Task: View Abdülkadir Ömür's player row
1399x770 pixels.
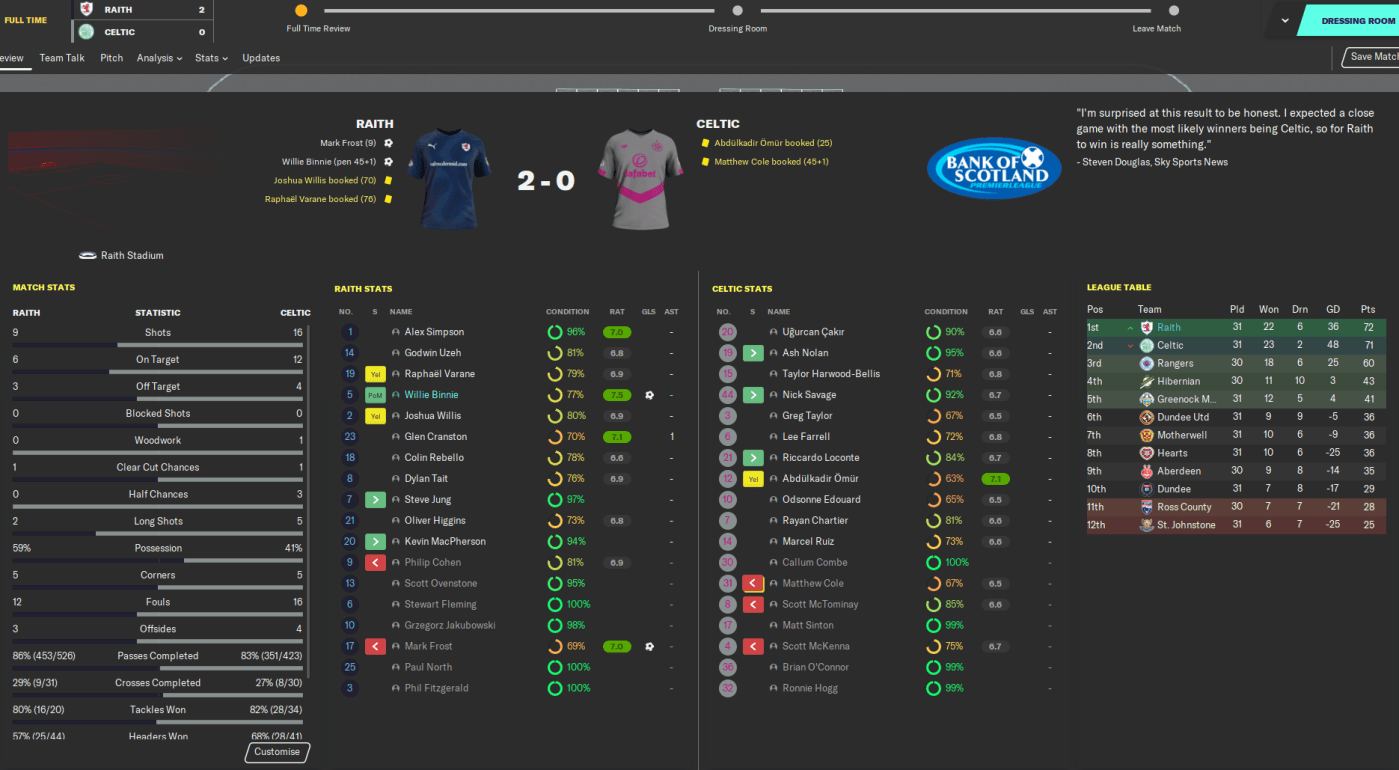Action: (x=820, y=479)
